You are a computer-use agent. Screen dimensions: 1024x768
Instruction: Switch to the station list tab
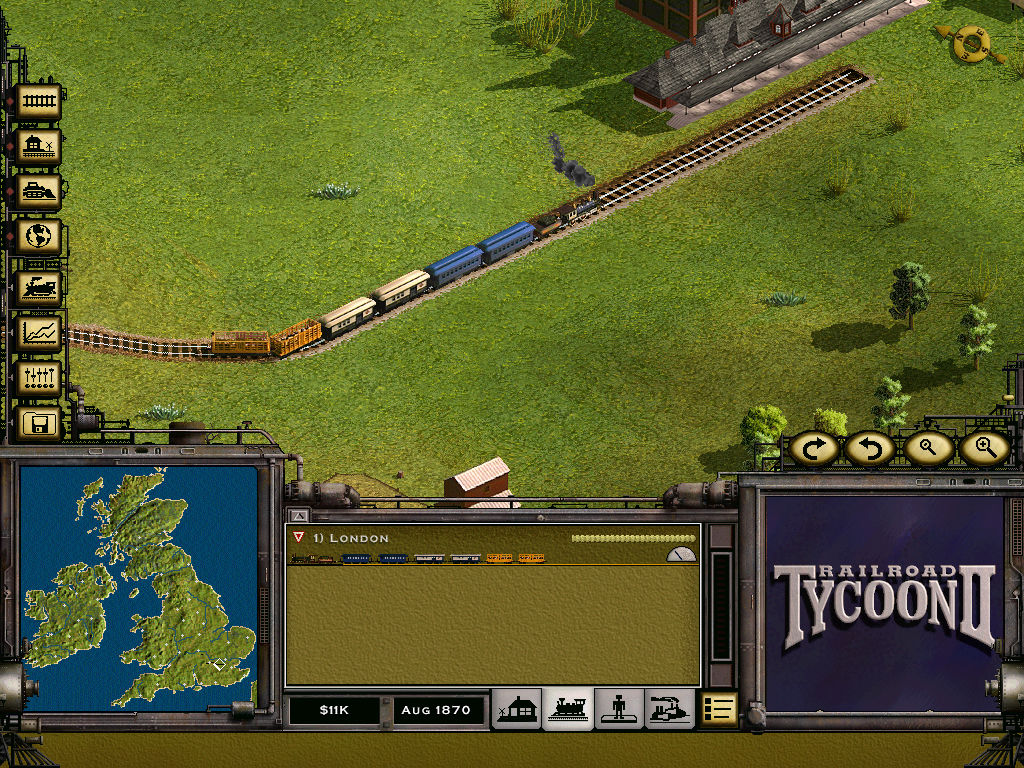pos(518,709)
